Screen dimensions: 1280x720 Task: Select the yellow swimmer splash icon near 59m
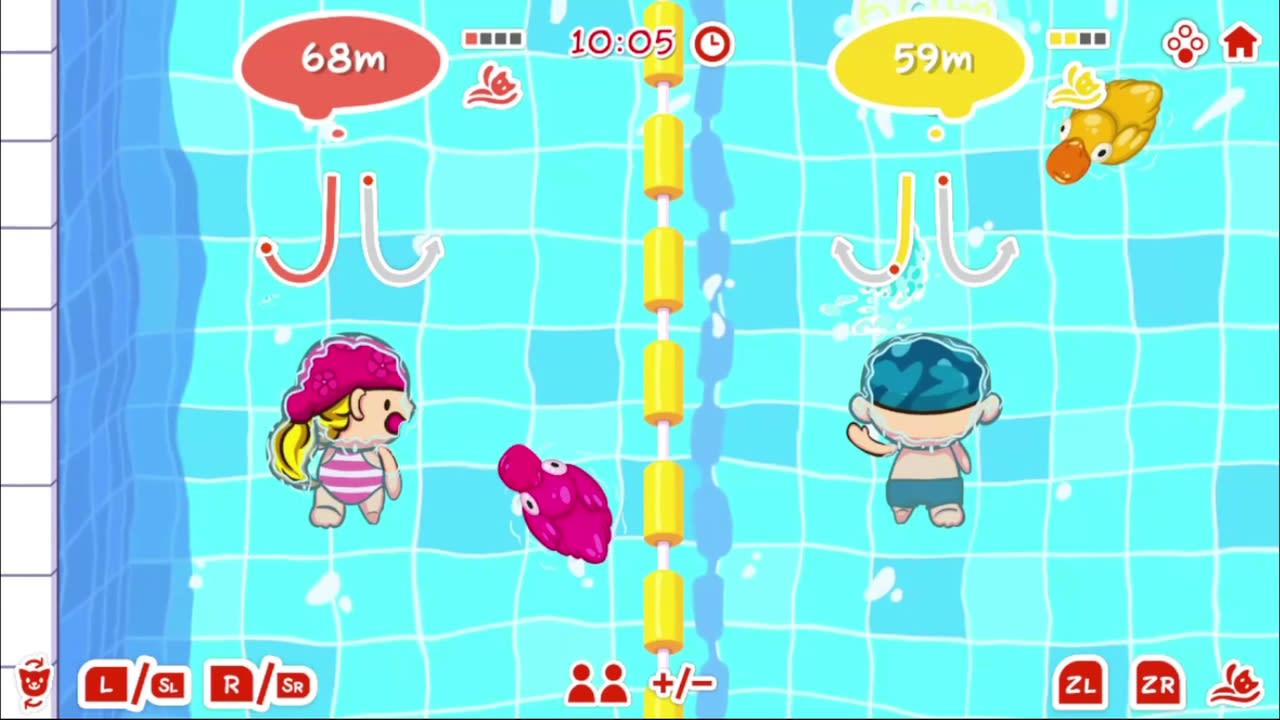(1079, 84)
